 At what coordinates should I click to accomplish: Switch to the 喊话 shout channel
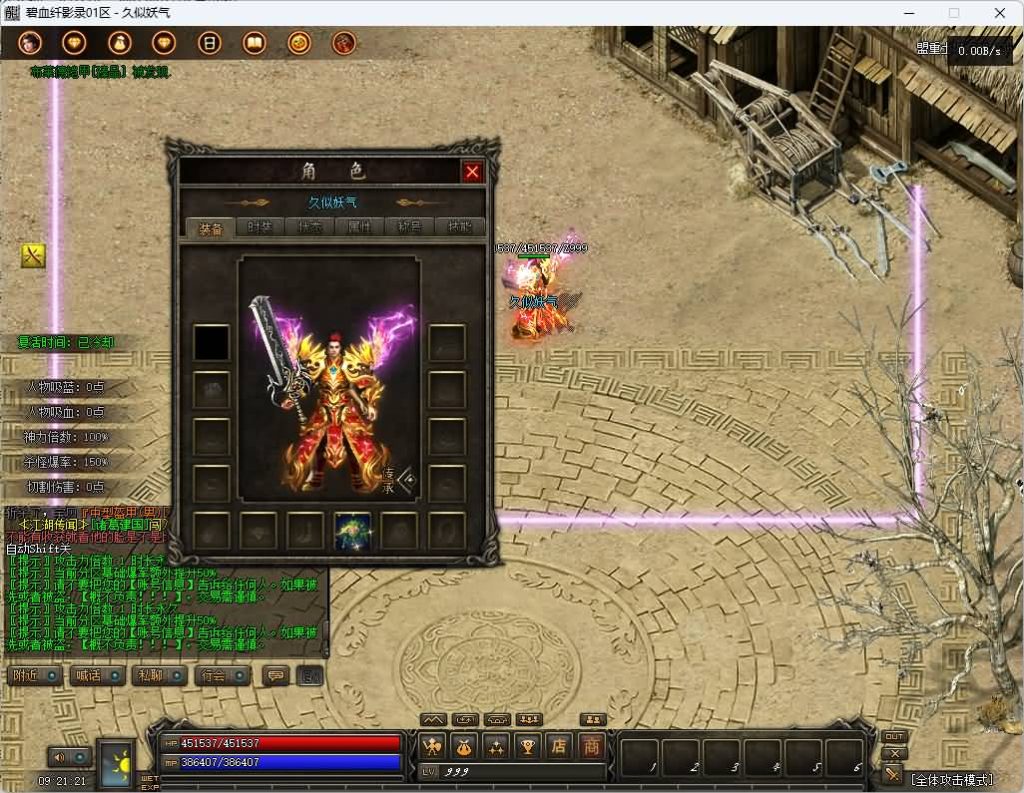pos(97,675)
